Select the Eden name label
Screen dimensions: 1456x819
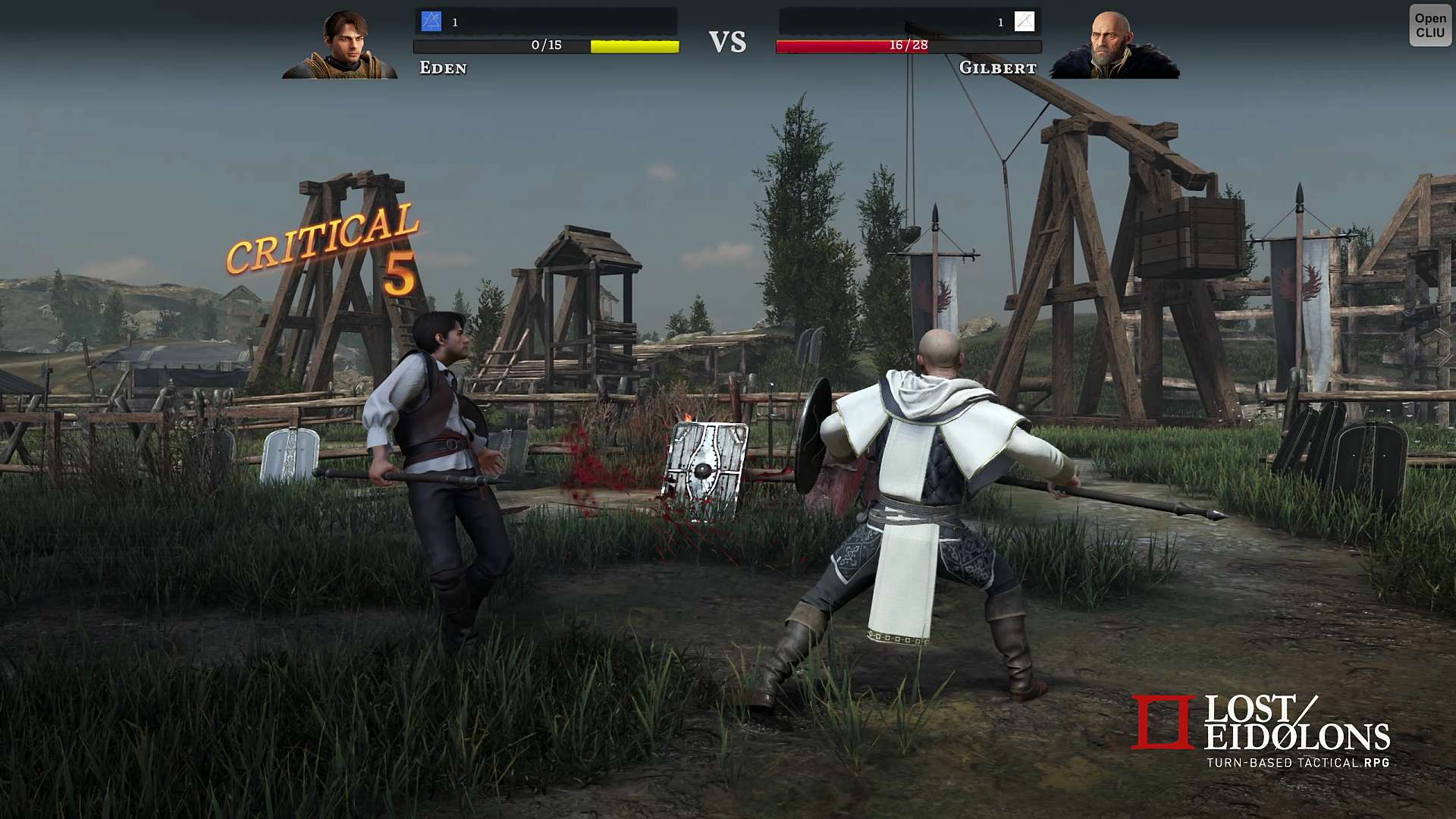(442, 69)
